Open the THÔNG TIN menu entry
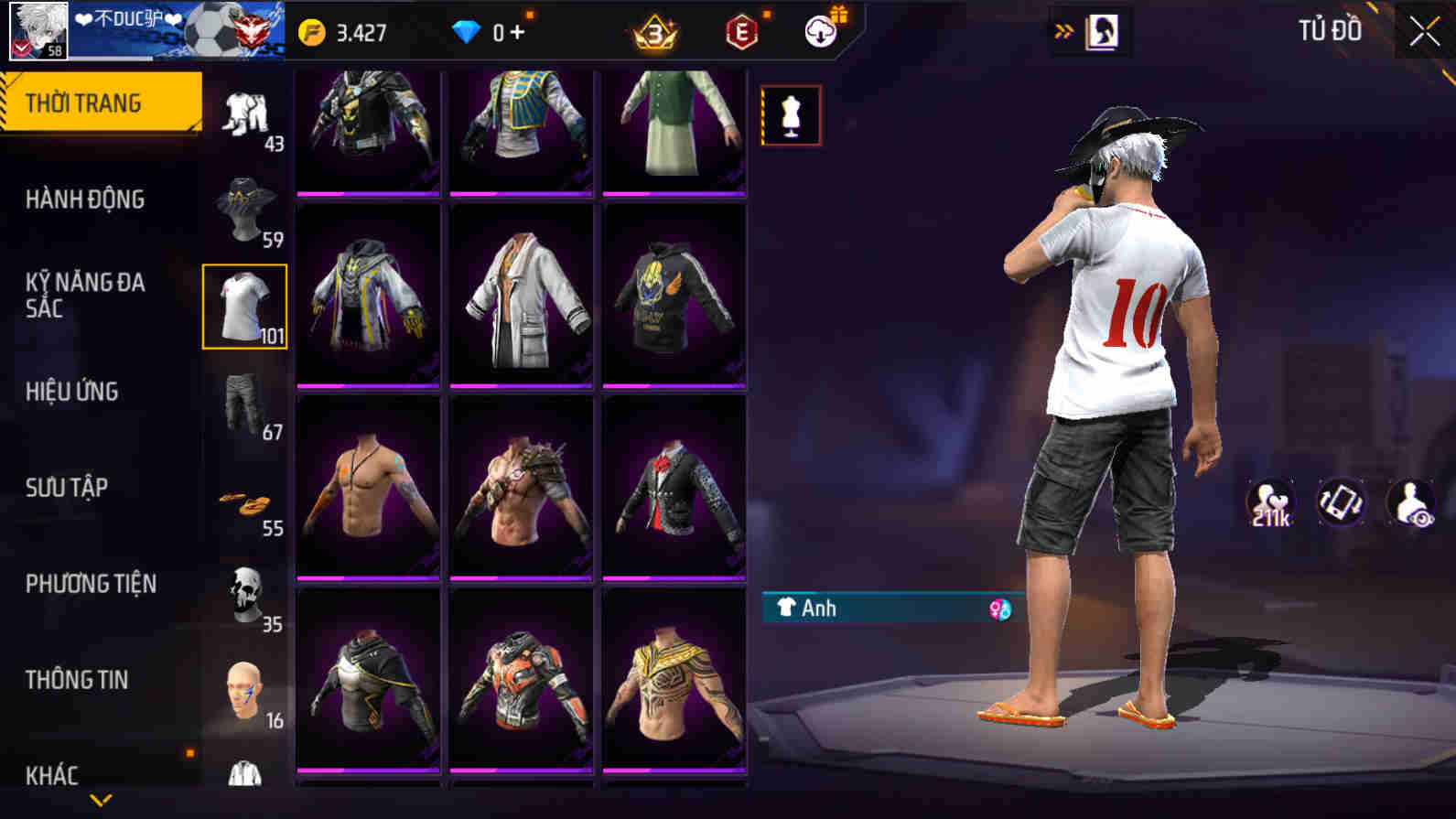 (x=78, y=681)
